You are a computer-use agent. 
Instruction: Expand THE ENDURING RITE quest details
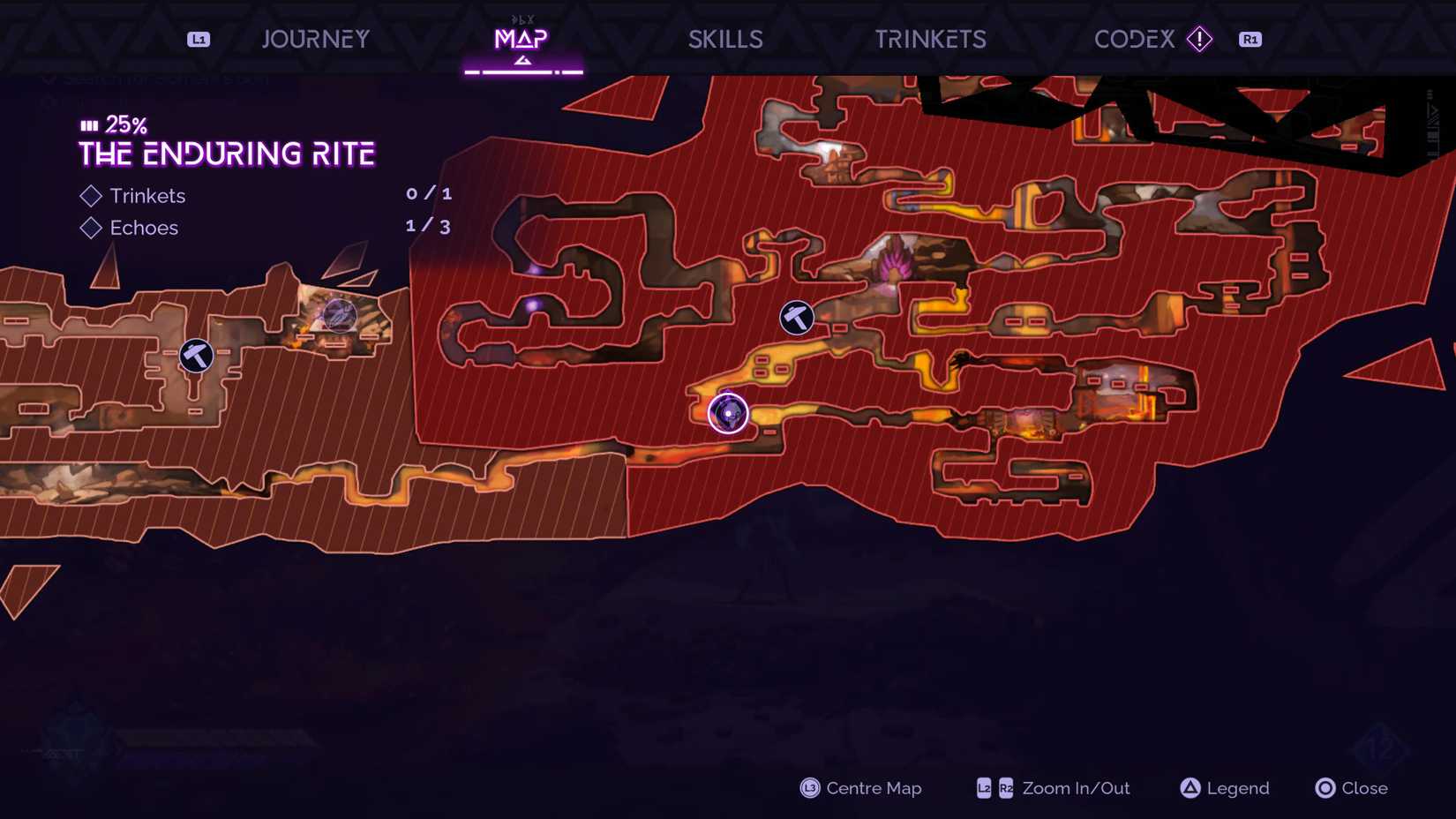point(226,153)
